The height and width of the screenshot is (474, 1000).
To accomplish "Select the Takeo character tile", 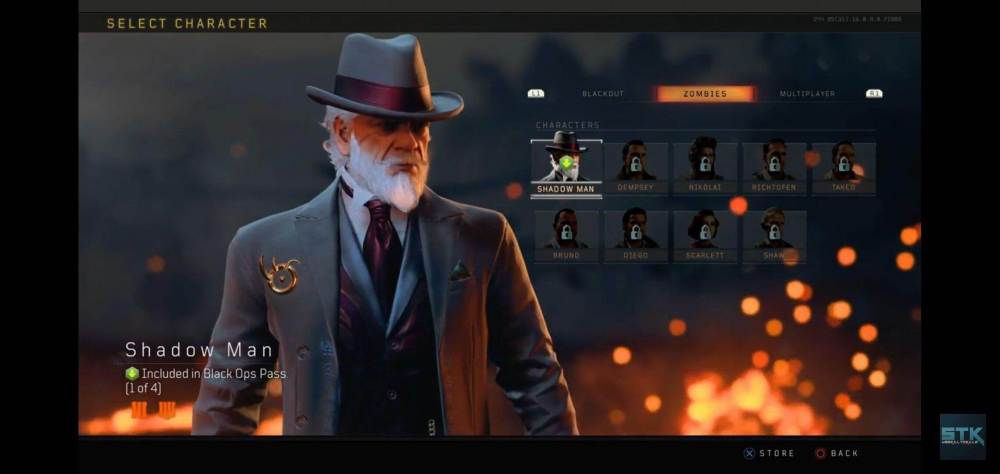I will (x=843, y=164).
